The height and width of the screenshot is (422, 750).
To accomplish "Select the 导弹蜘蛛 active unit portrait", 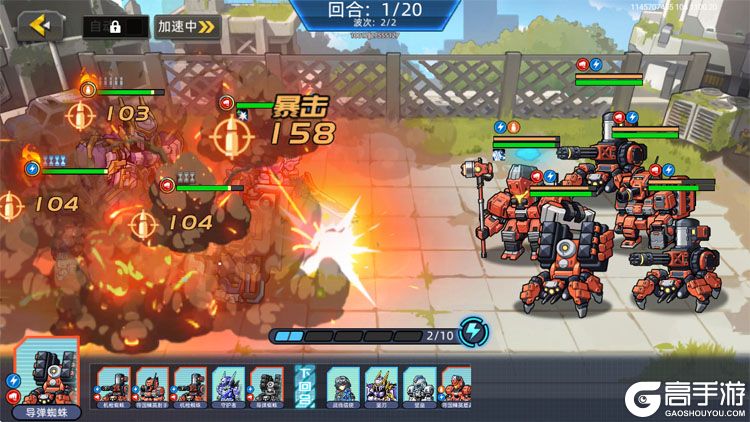I will (44, 378).
